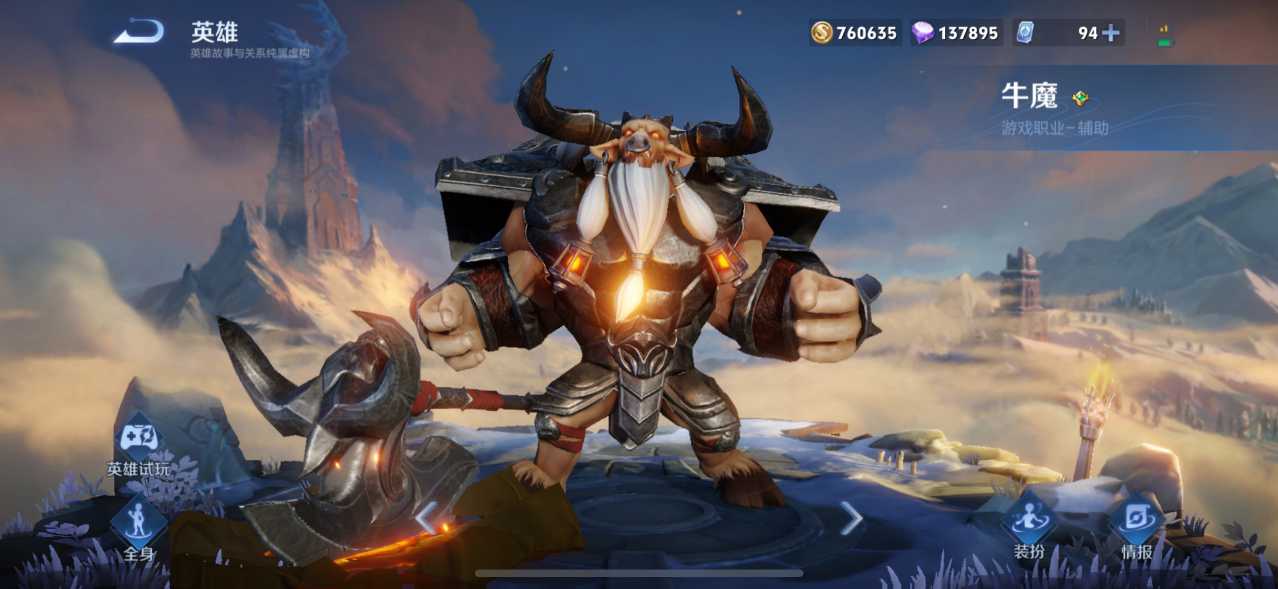1278x589 pixels.
Task: Switch to the previous hero with left arrow
Action: click(427, 517)
